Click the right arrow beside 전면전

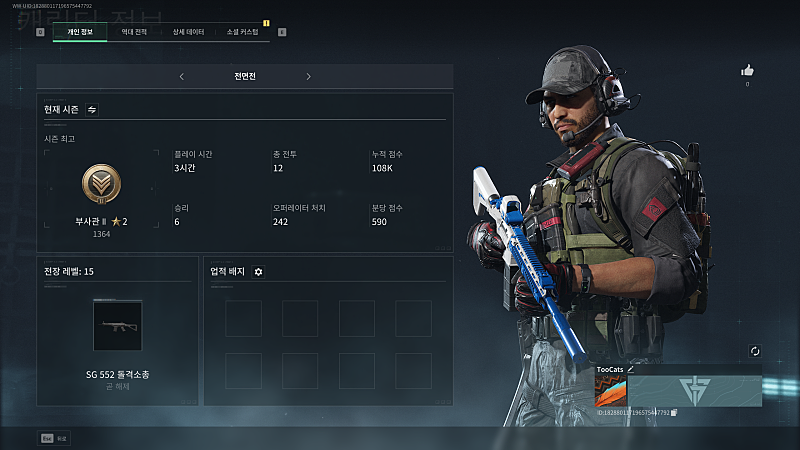[308, 76]
